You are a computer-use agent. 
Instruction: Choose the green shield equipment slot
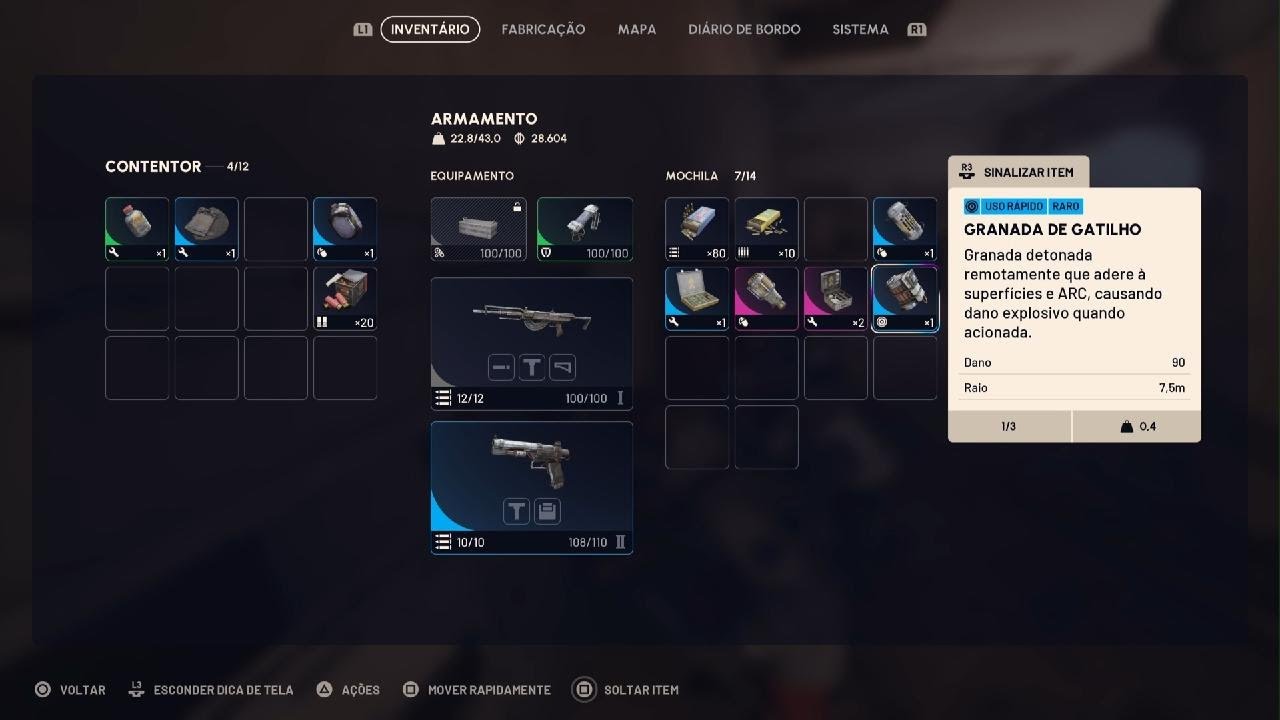click(585, 229)
